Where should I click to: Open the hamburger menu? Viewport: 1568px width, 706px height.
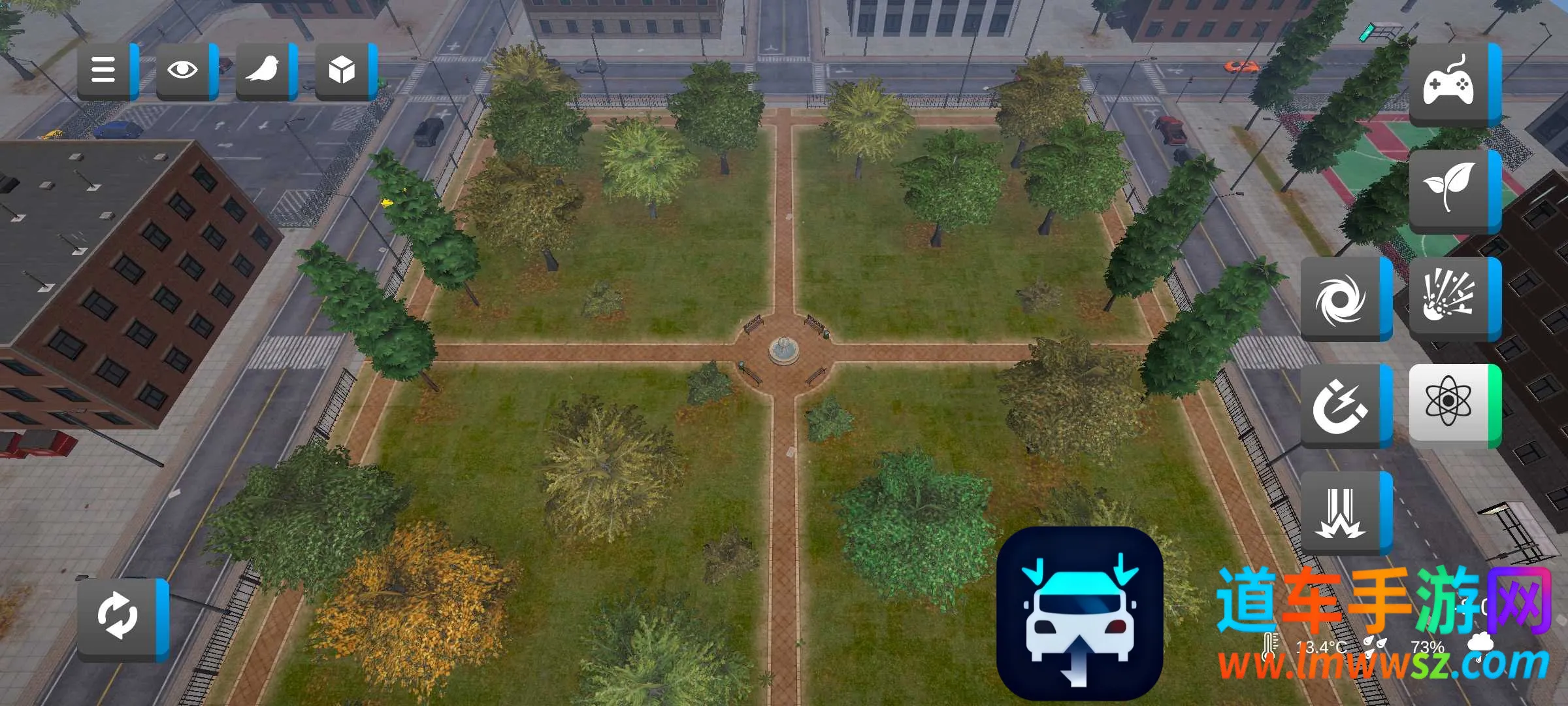pyautogui.click(x=105, y=70)
